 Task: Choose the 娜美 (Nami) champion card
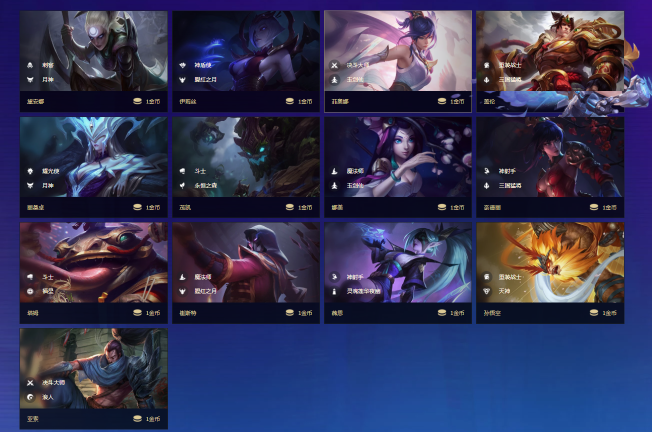398,166
